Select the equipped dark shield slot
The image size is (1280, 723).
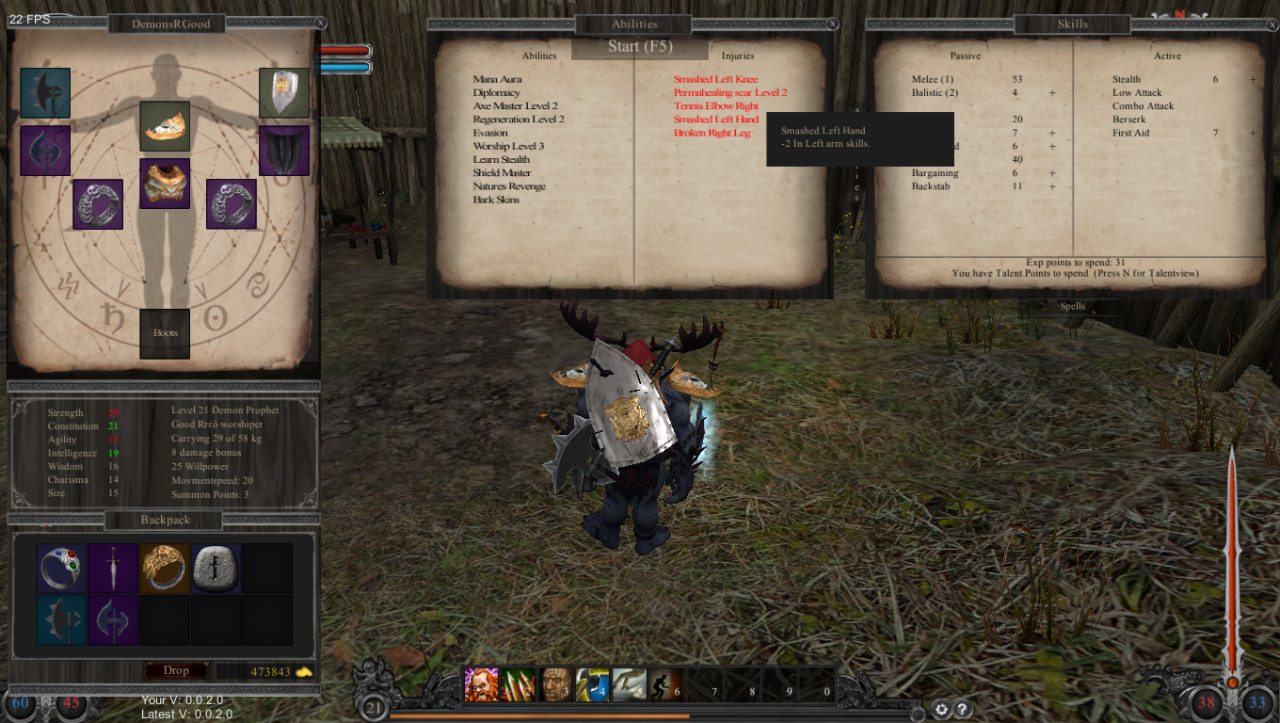(284, 151)
